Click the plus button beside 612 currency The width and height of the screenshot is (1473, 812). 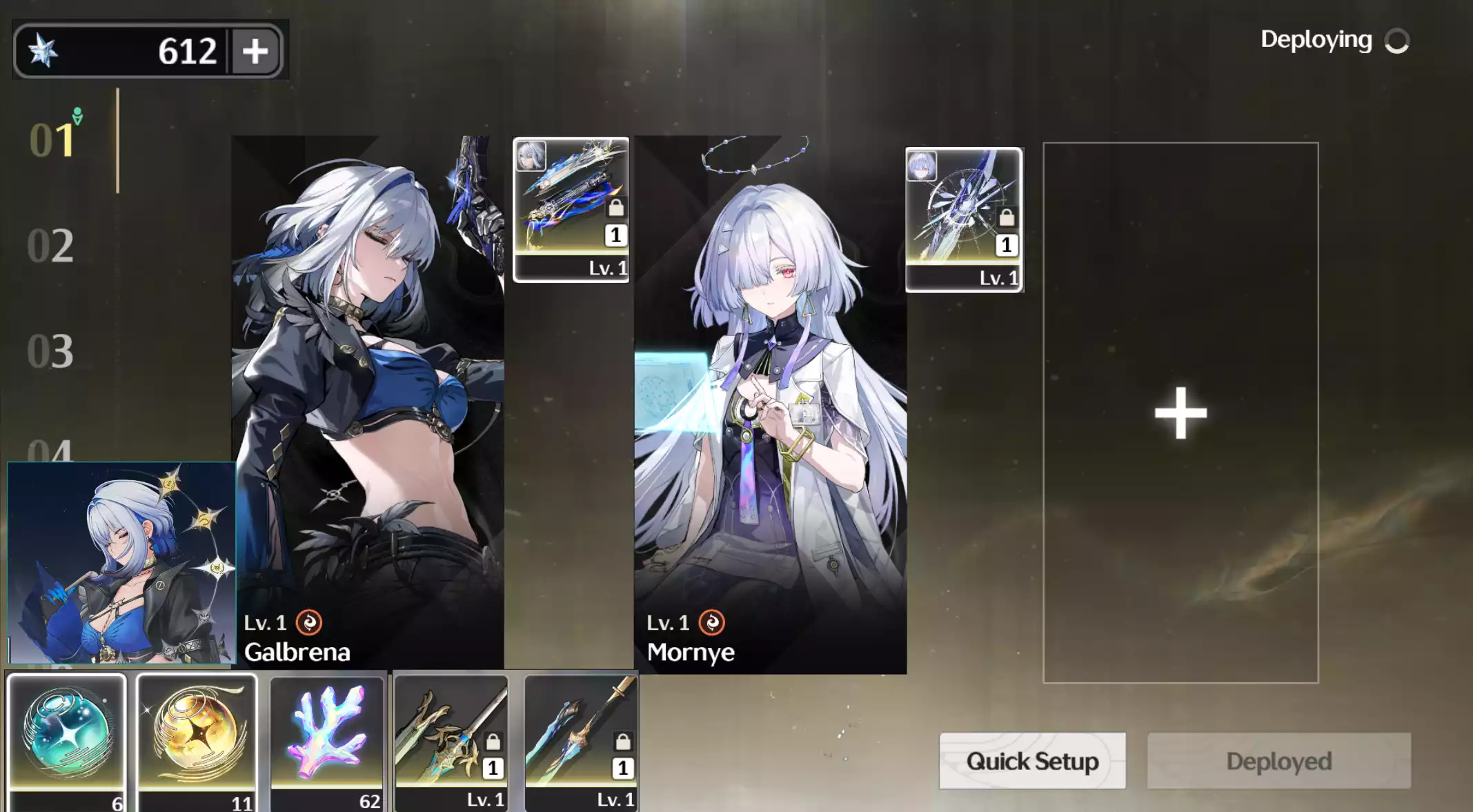(255, 51)
